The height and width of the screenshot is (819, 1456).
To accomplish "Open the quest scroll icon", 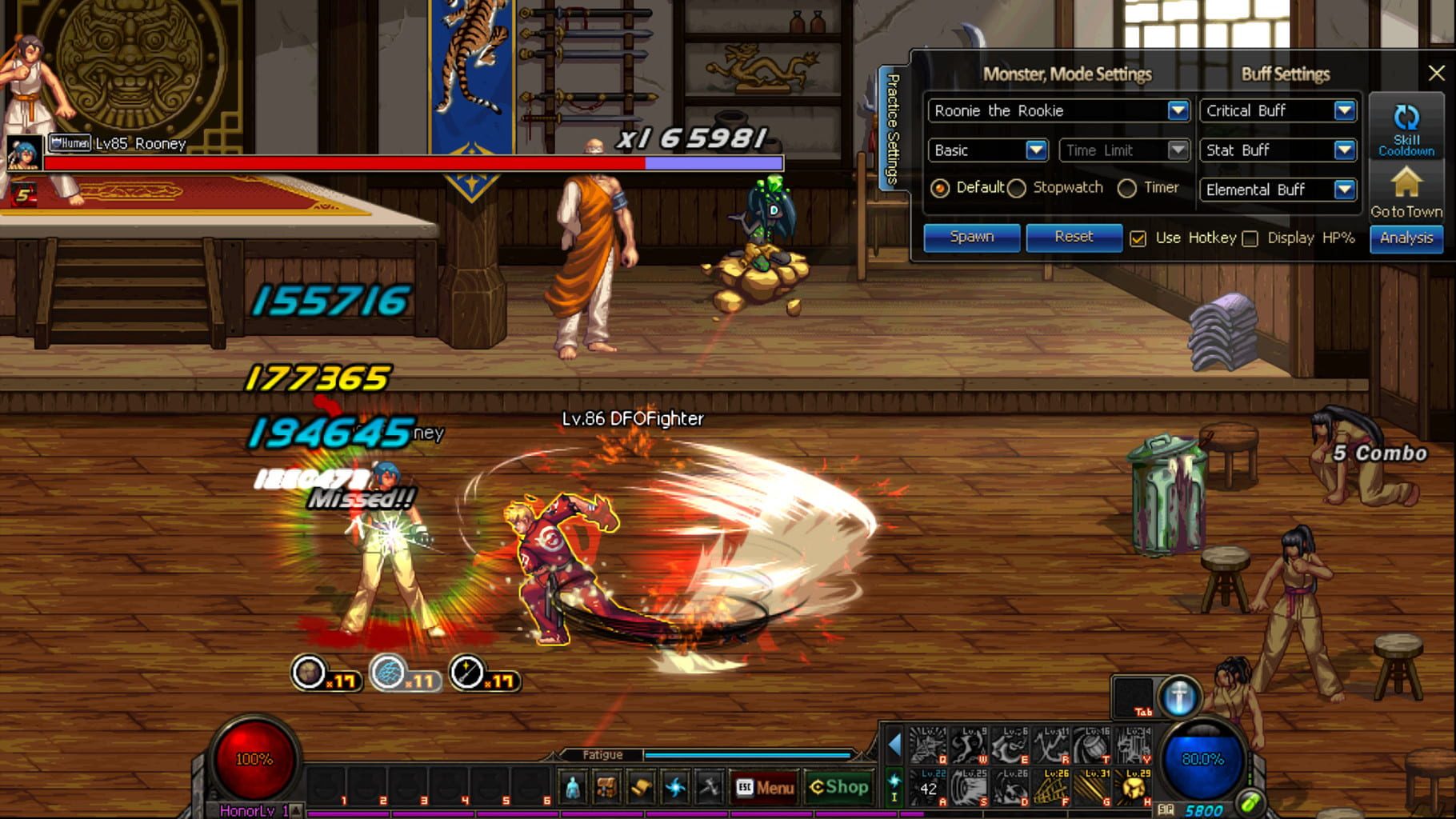I will (641, 788).
